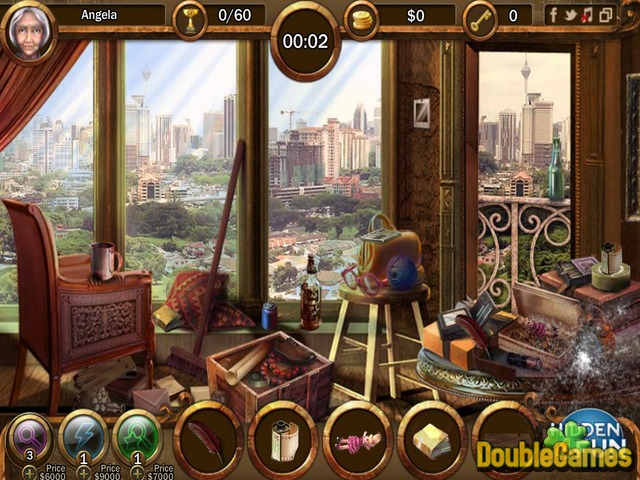The width and height of the screenshot is (640, 480).
Task: Buy the $9000 lightning power-up with plus
Action: point(83,470)
